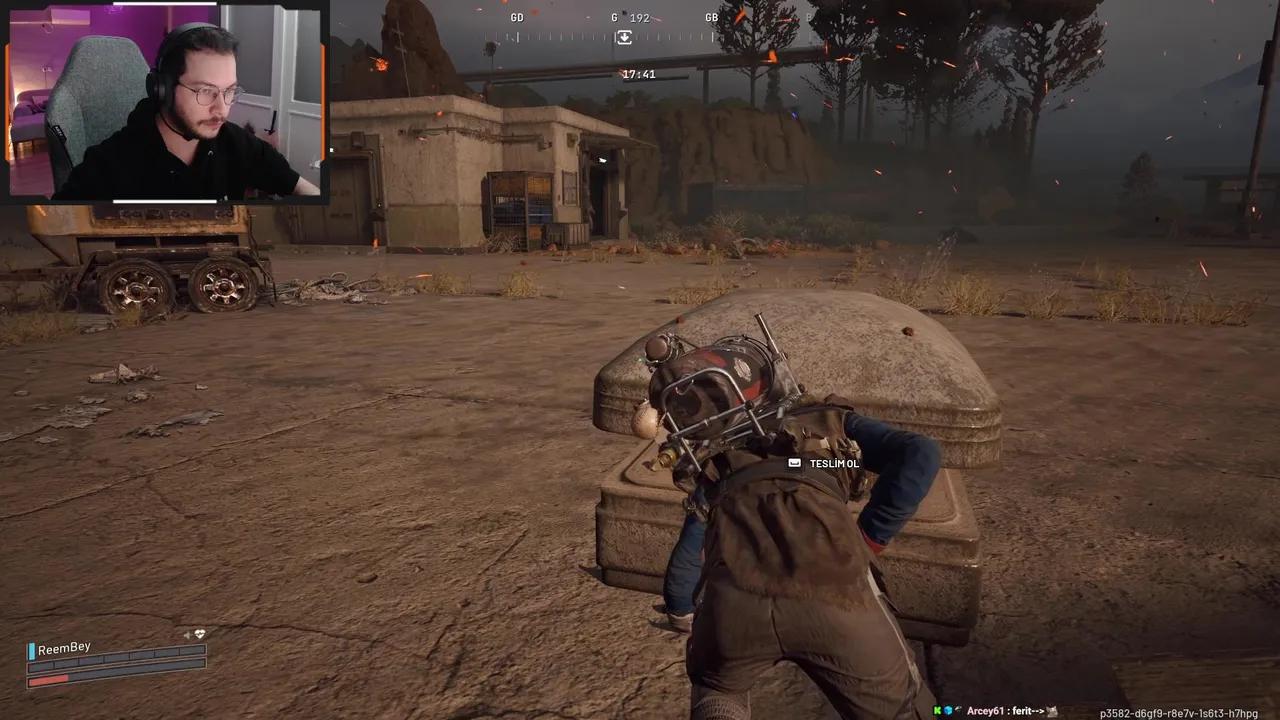The height and width of the screenshot is (720, 1280).
Task: Click the small arrow icon beside the heartbeat
Action: 187,635
